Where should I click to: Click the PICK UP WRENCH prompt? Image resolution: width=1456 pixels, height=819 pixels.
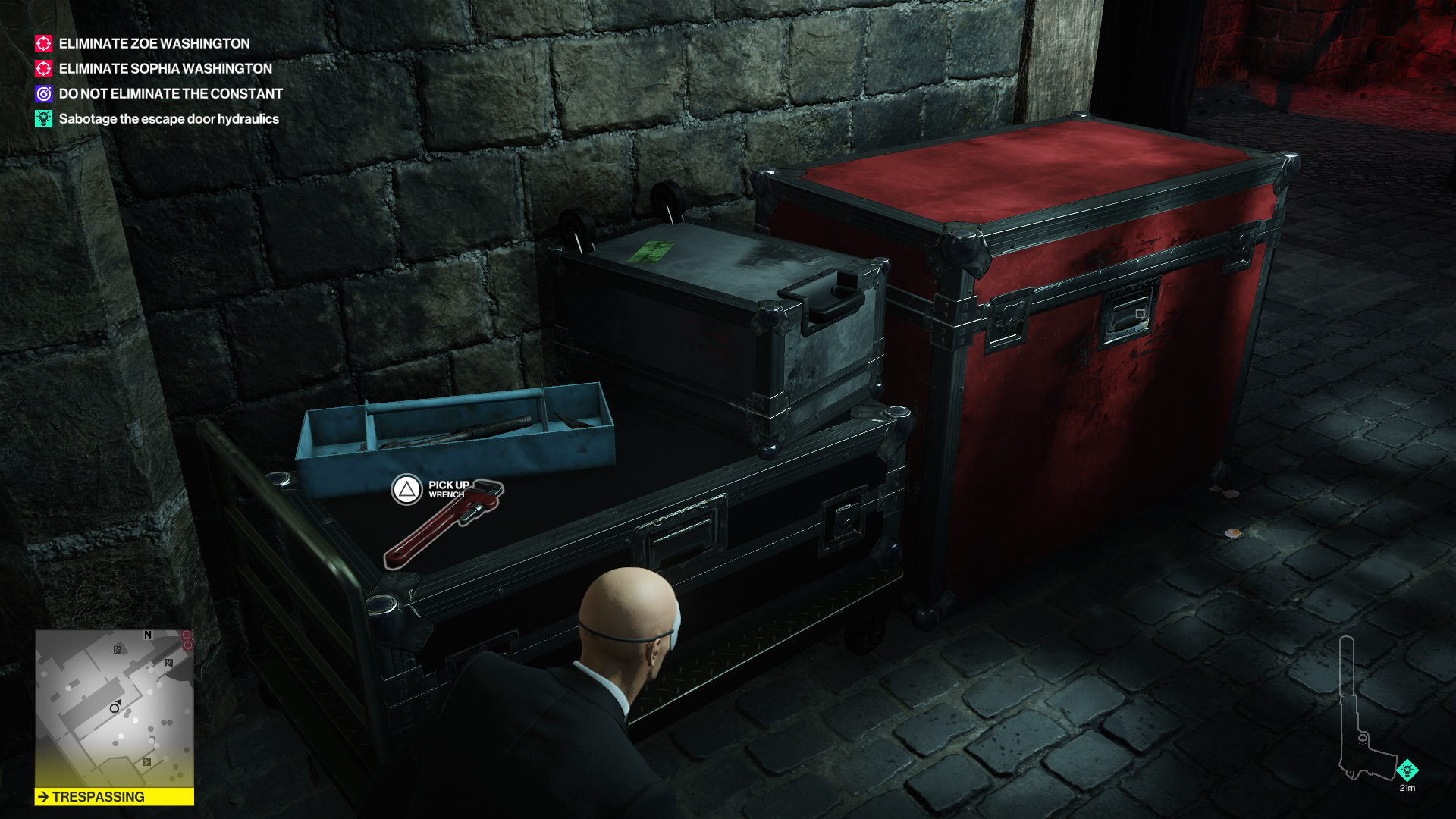coord(450,488)
